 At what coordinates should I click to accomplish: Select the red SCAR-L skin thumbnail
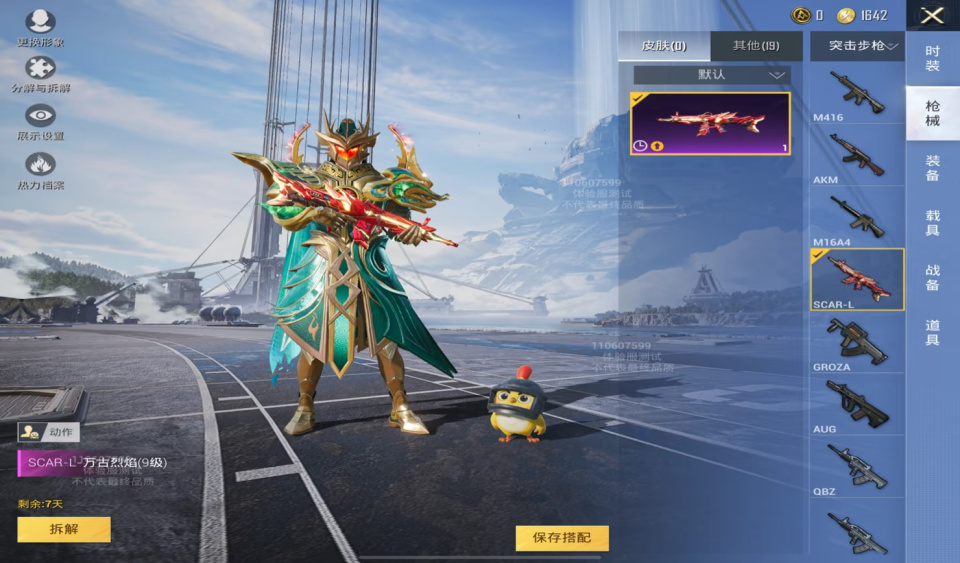[x=710, y=123]
